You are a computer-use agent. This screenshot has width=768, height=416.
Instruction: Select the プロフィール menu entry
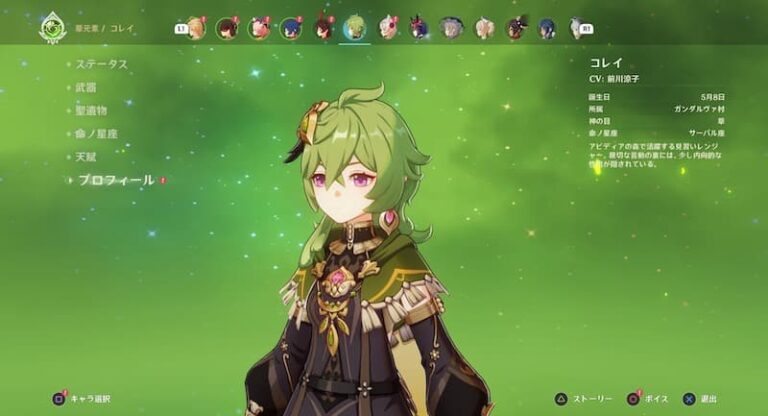point(116,181)
